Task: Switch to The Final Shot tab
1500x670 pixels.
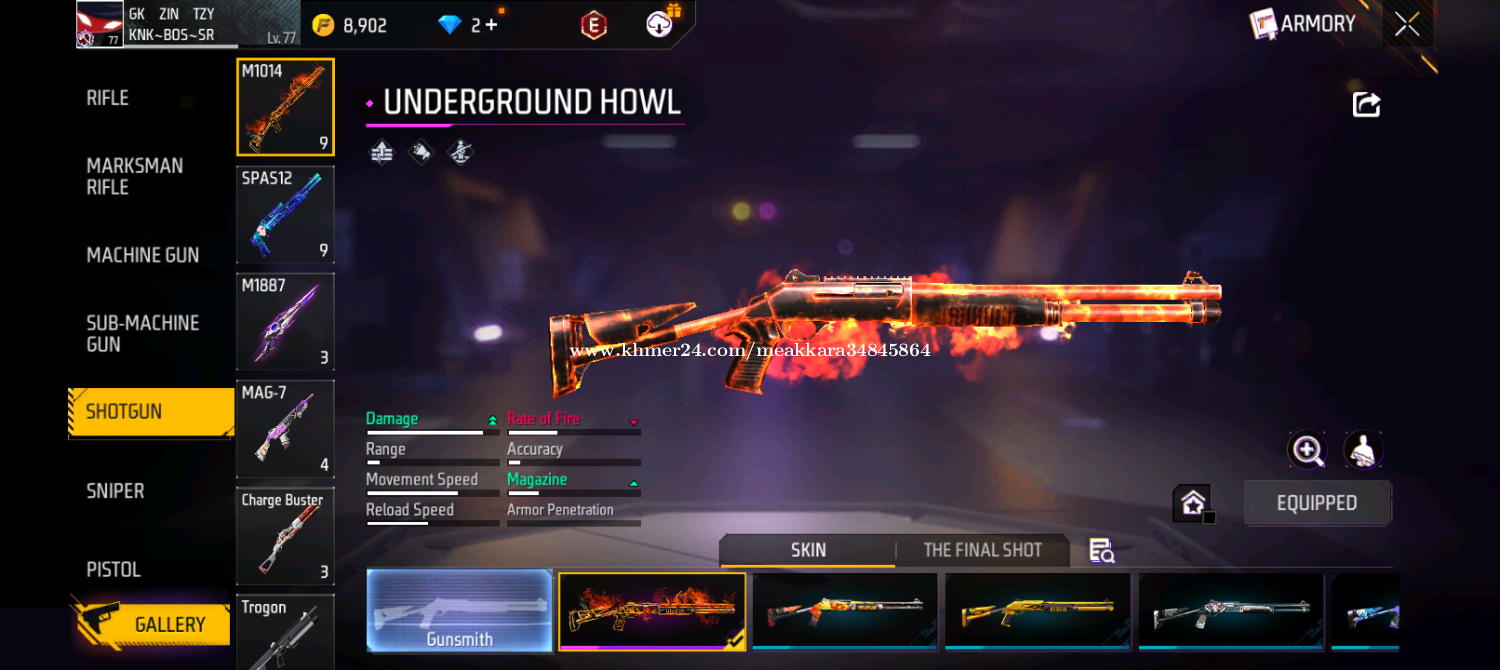Action: pyautogui.click(x=982, y=550)
